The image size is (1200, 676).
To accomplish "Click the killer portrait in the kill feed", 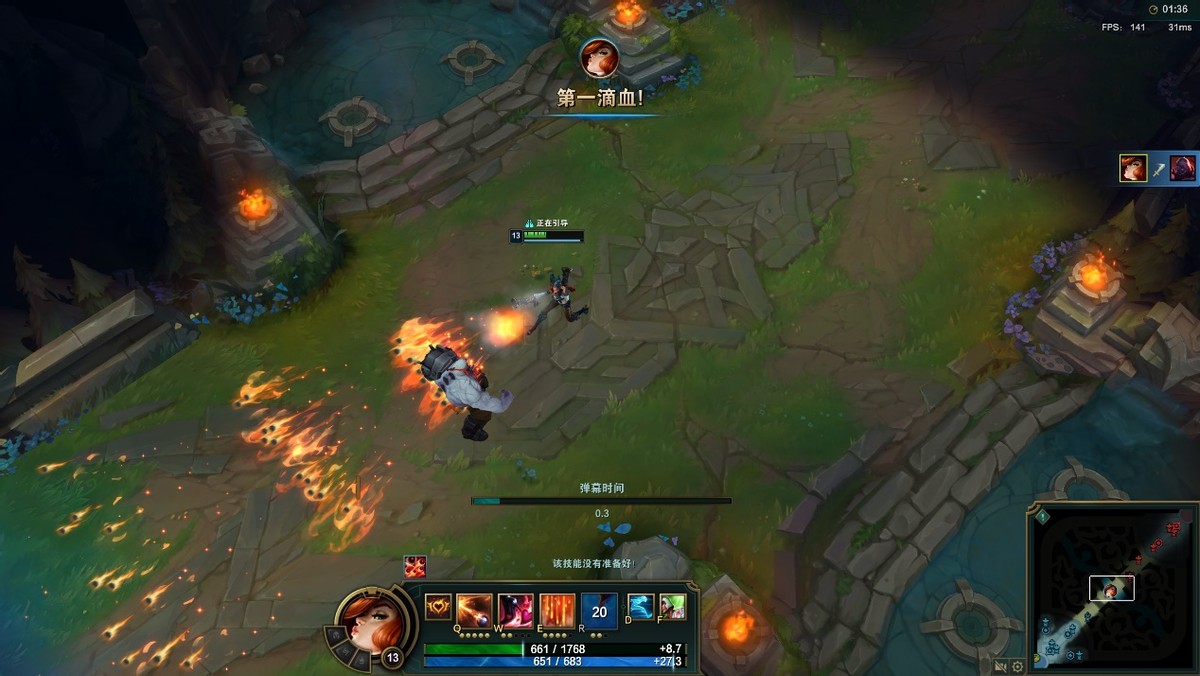I will 1133,168.
